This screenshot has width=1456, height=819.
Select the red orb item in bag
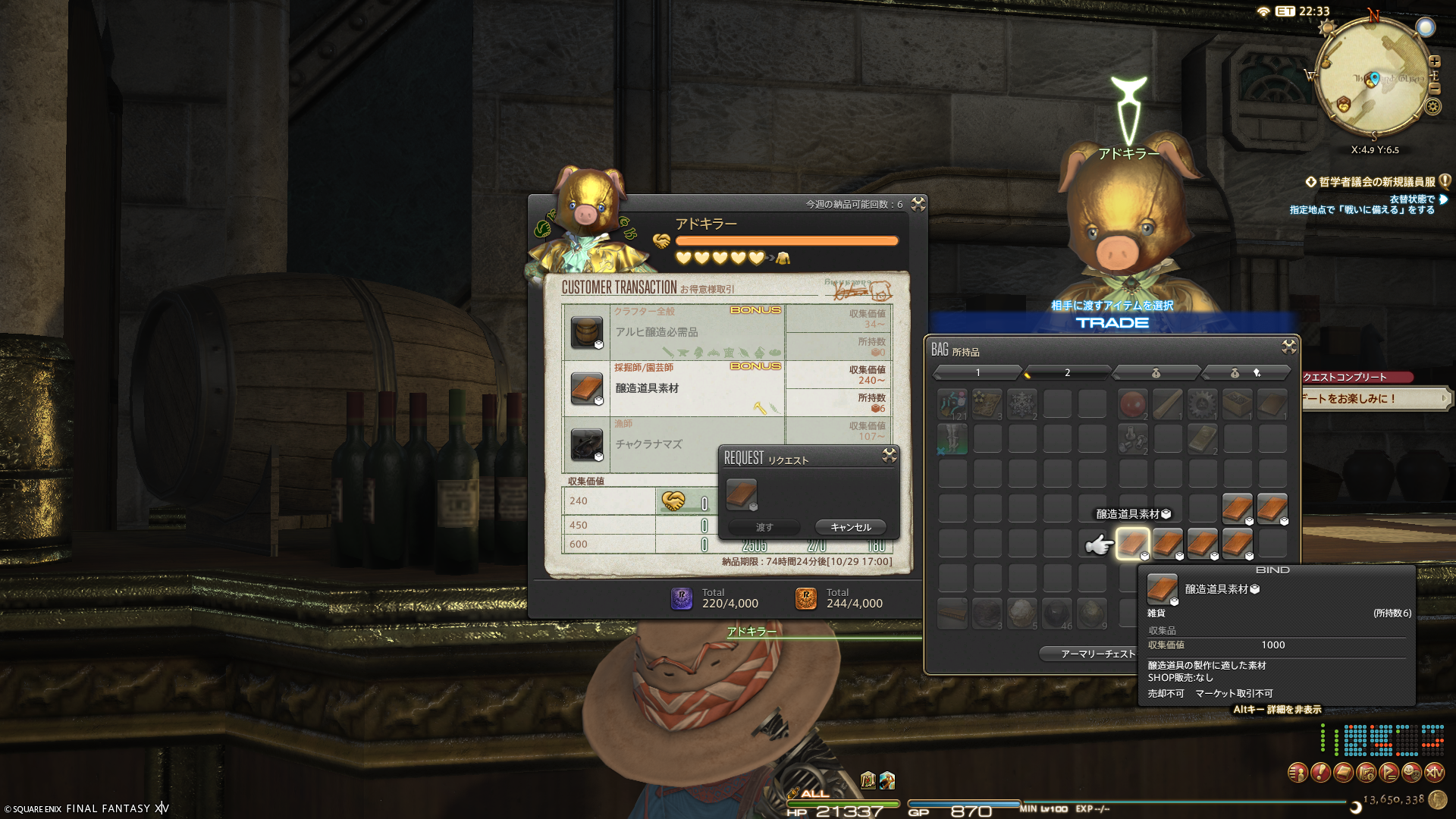tap(1132, 404)
